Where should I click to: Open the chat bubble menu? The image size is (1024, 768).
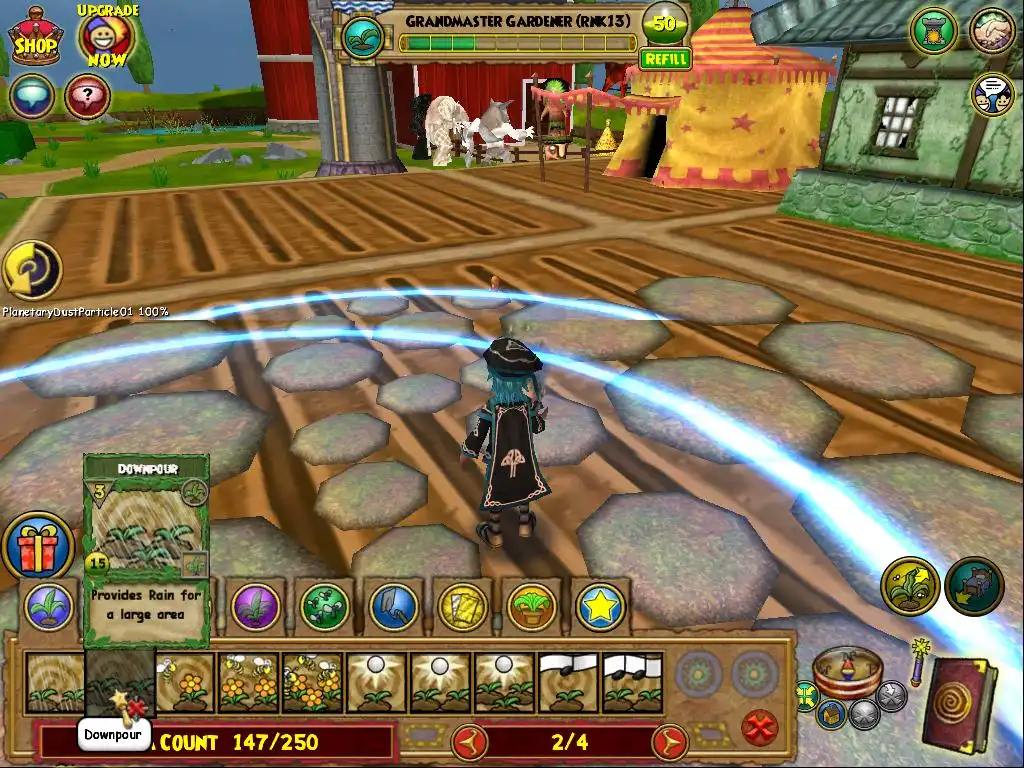coord(32,97)
